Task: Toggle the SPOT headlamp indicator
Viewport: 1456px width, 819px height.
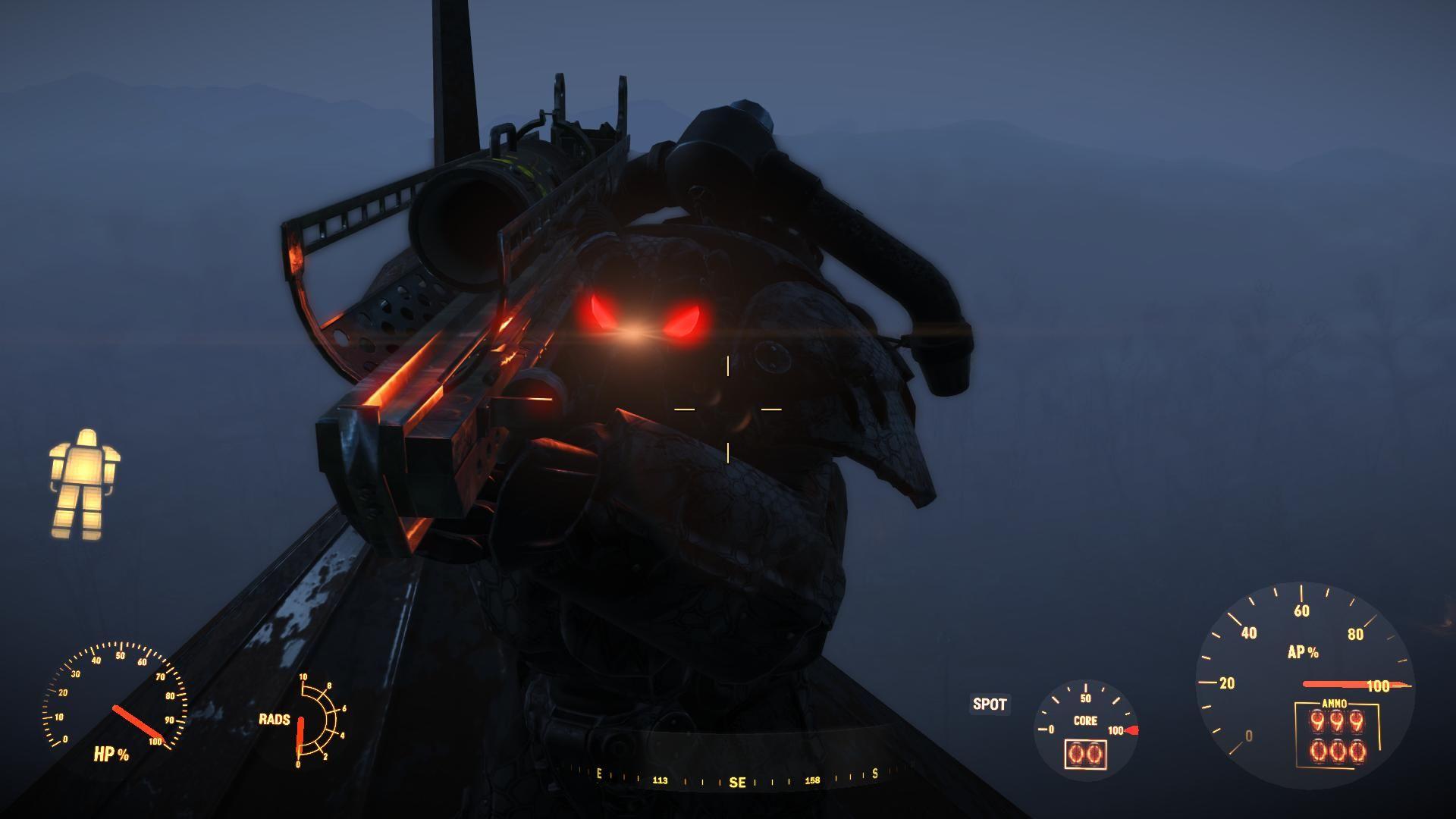Action: (990, 704)
